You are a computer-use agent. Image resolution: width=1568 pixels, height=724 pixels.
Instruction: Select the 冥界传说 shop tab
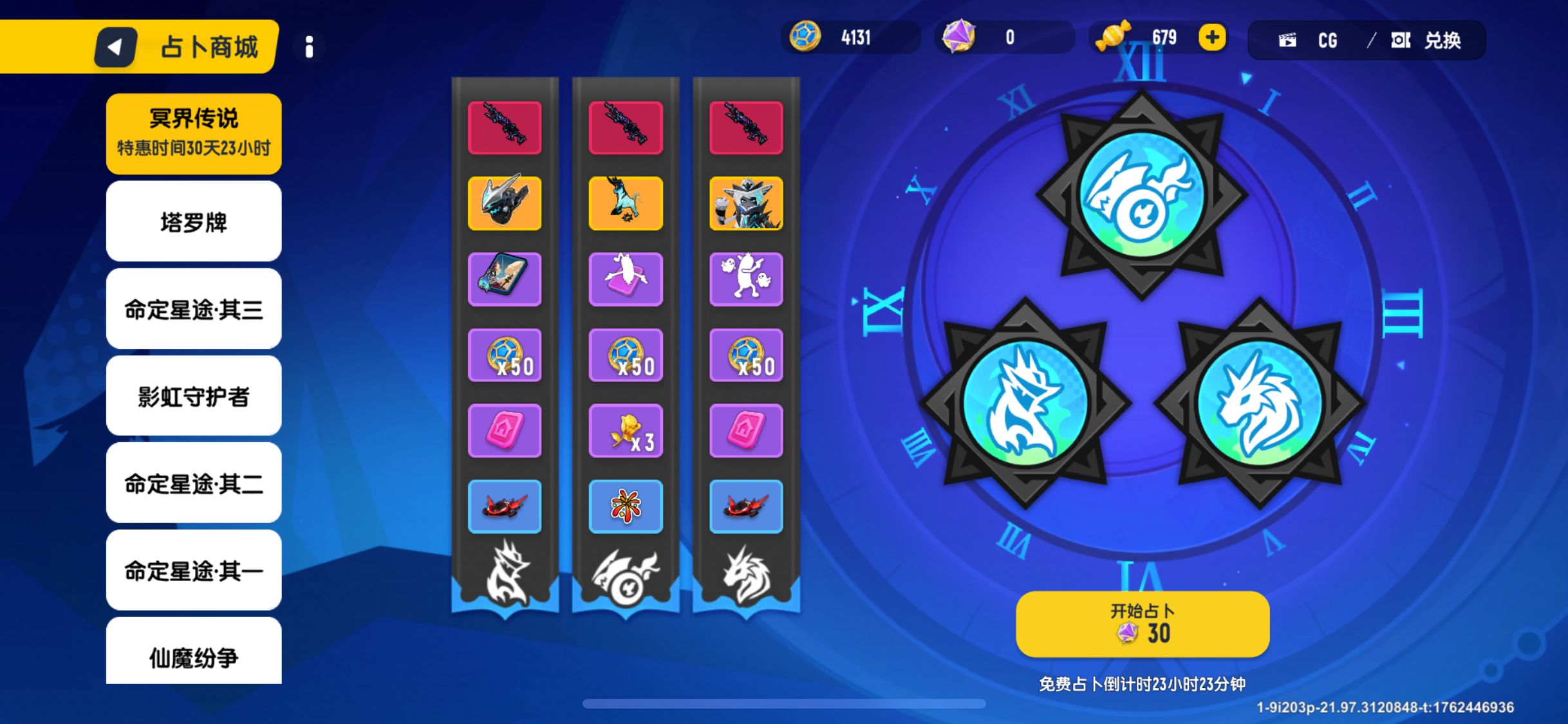pos(193,132)
